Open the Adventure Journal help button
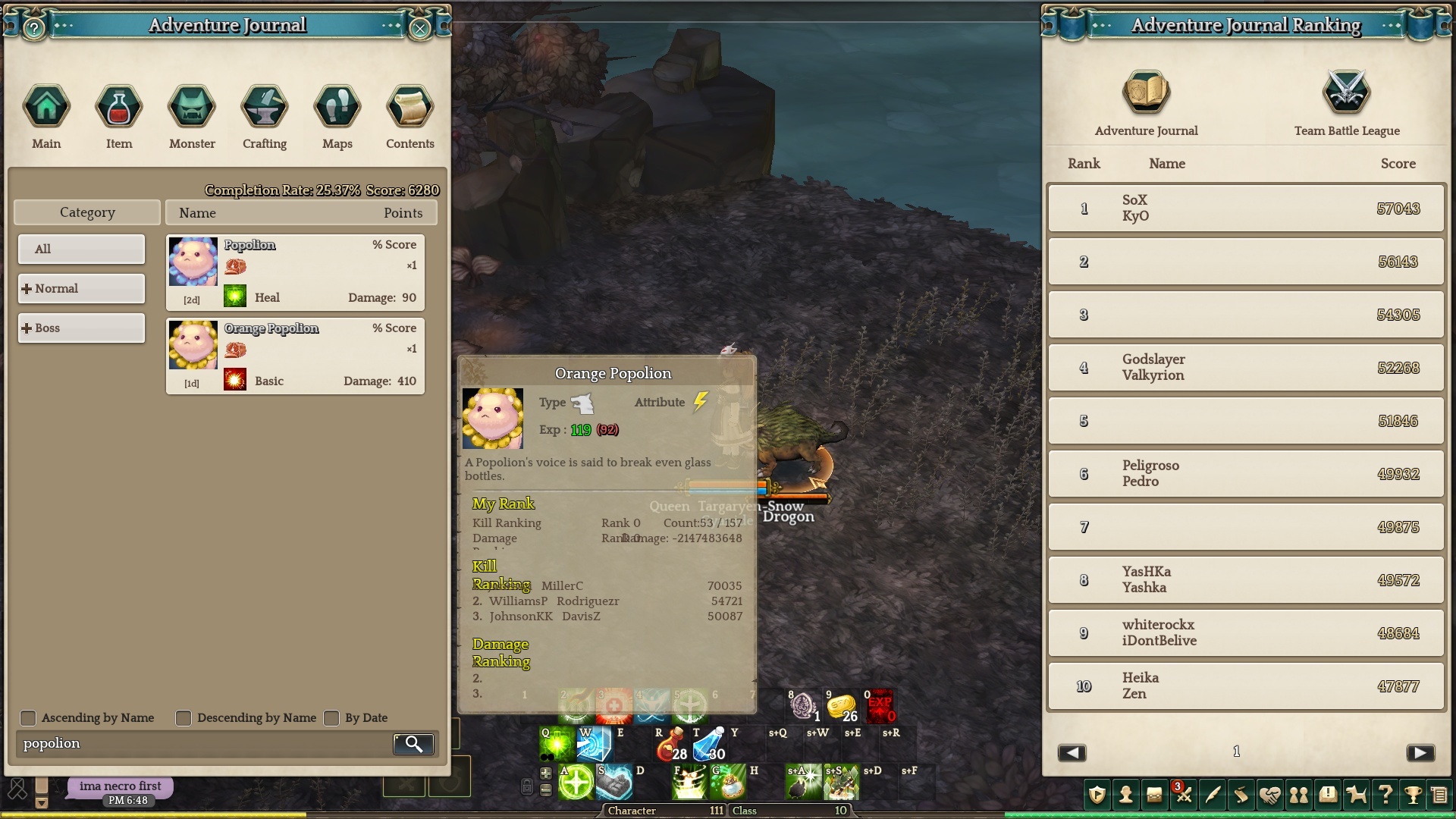The image size is (1456, 819). pyautogui.click(x=34, y=29)
